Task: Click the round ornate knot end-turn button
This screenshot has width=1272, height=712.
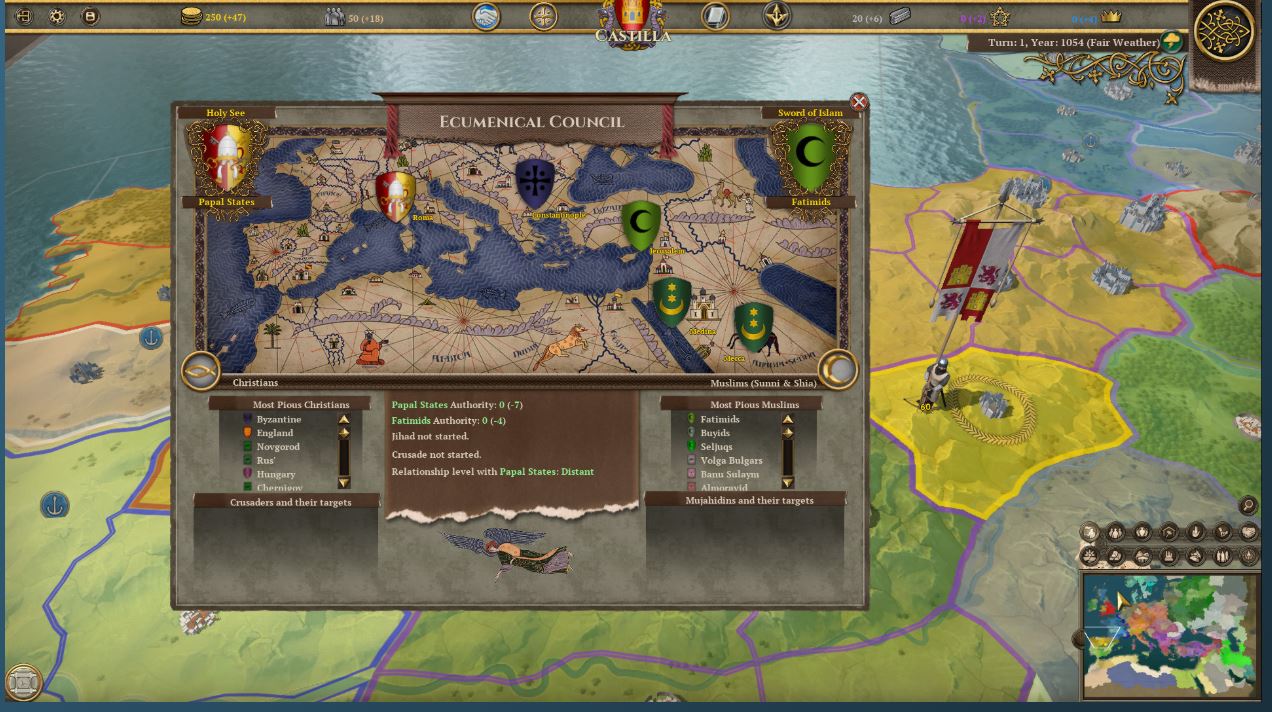Action: [x=1224, y=32]
